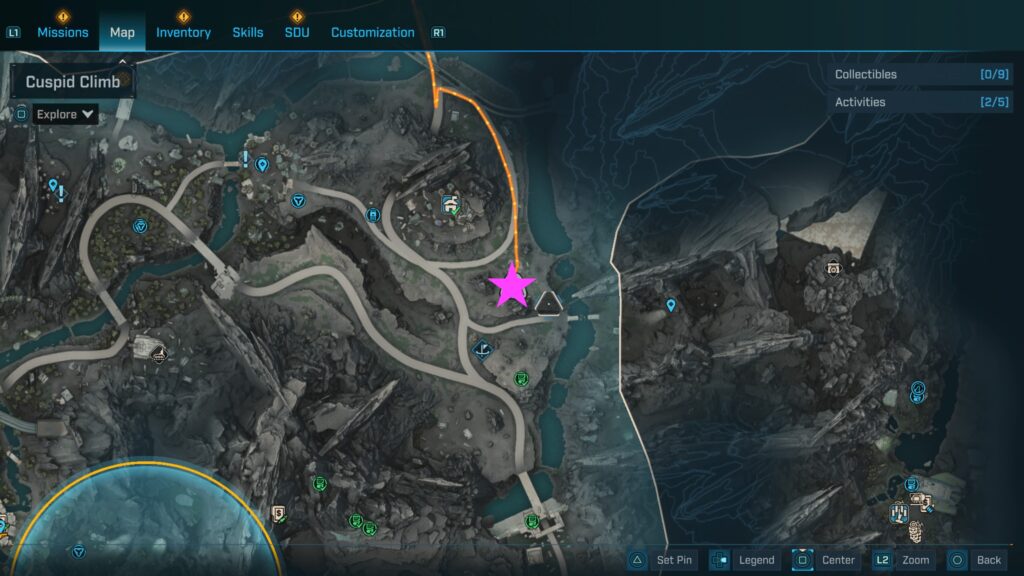Show the map Legend

click(745, 560)
